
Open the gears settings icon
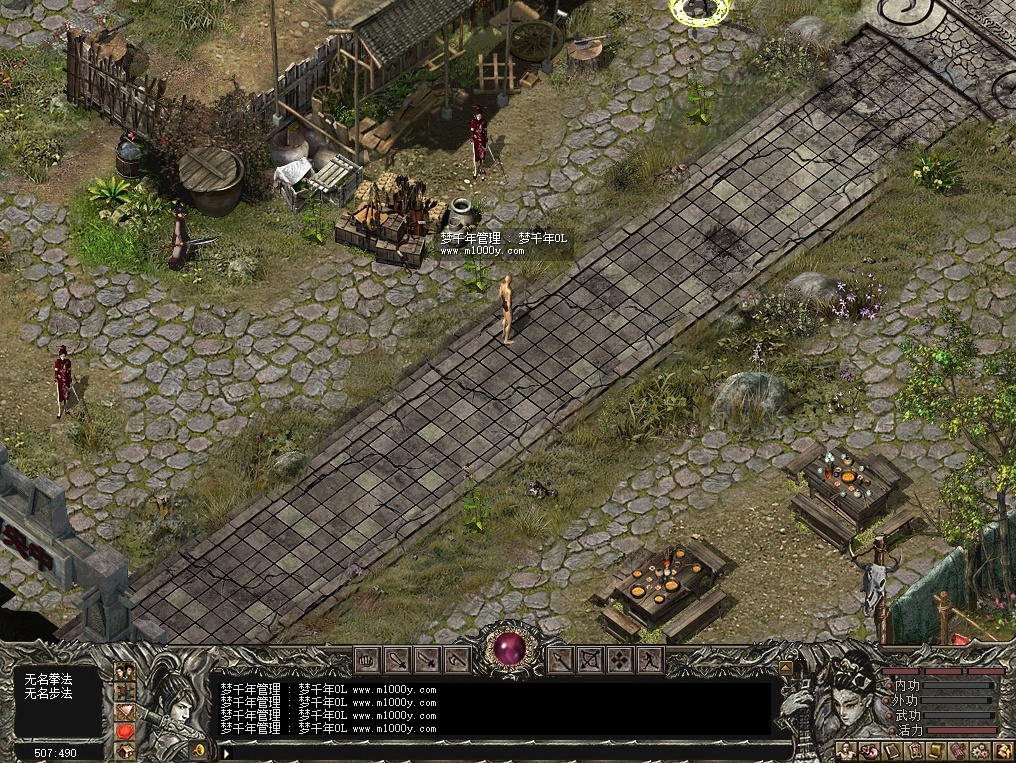point(980,751)
